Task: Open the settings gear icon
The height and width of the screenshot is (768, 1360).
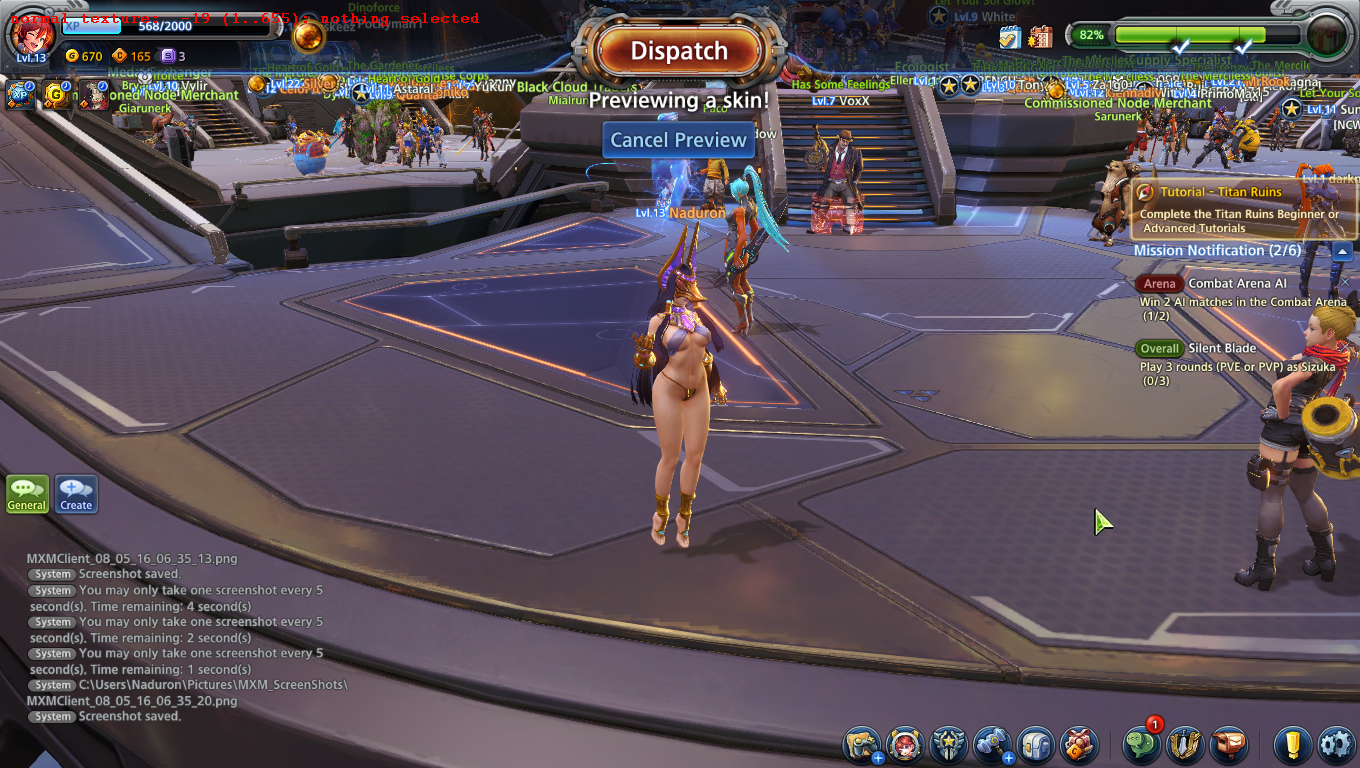Action: (1335, 745)
